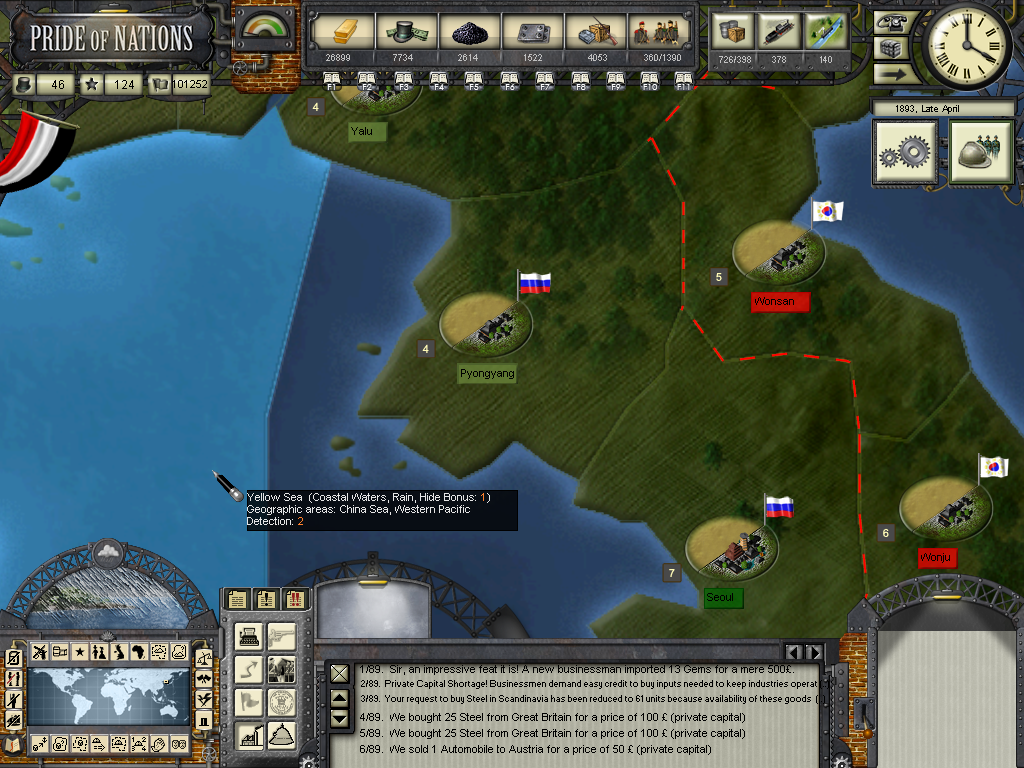This screenshot has height=768, width=1024.
Task: Click the locomotive rail capacity icon
Action: click(780, 32)
